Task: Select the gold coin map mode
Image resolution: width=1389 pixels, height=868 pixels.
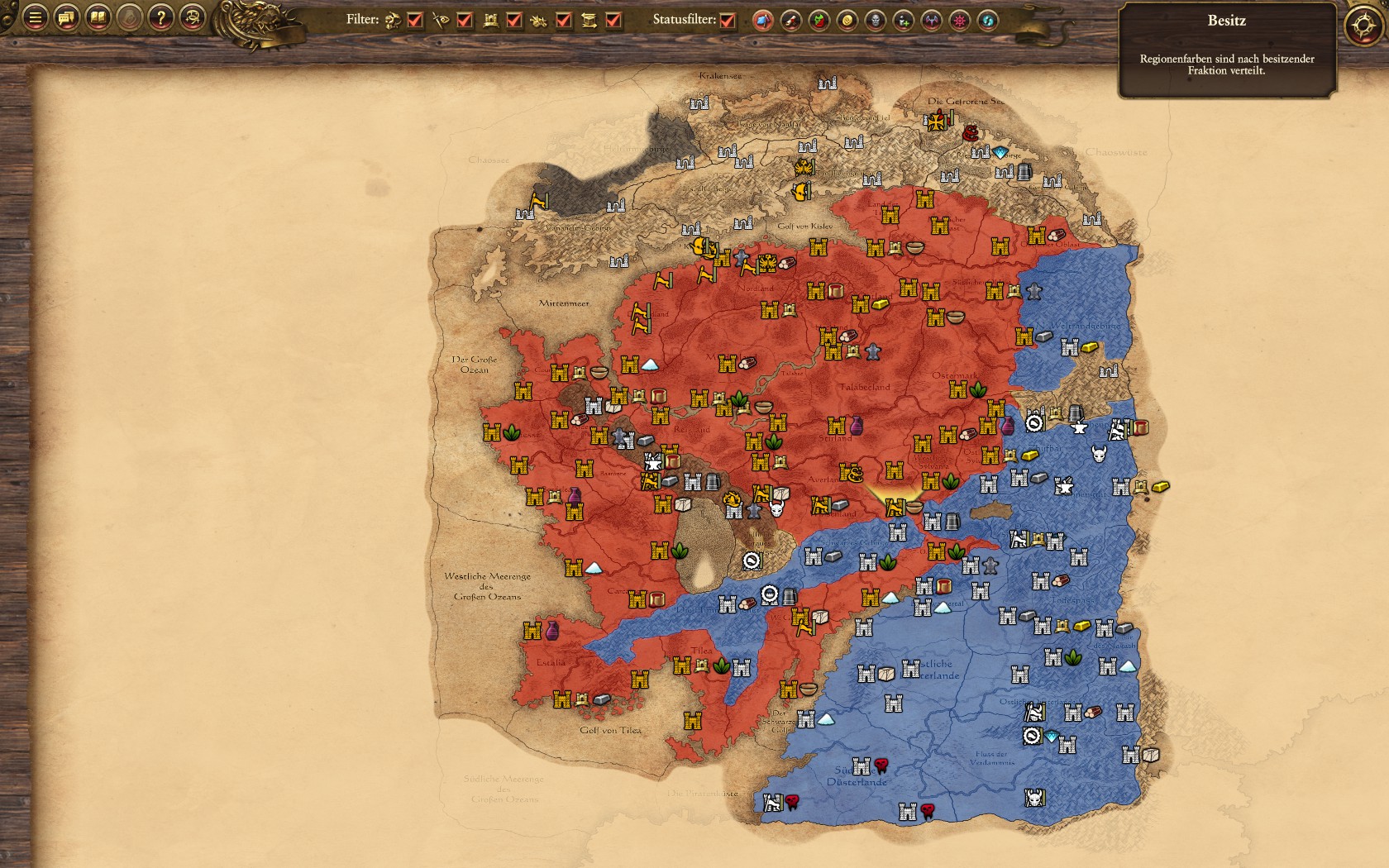Action: (x=847, y=21)
